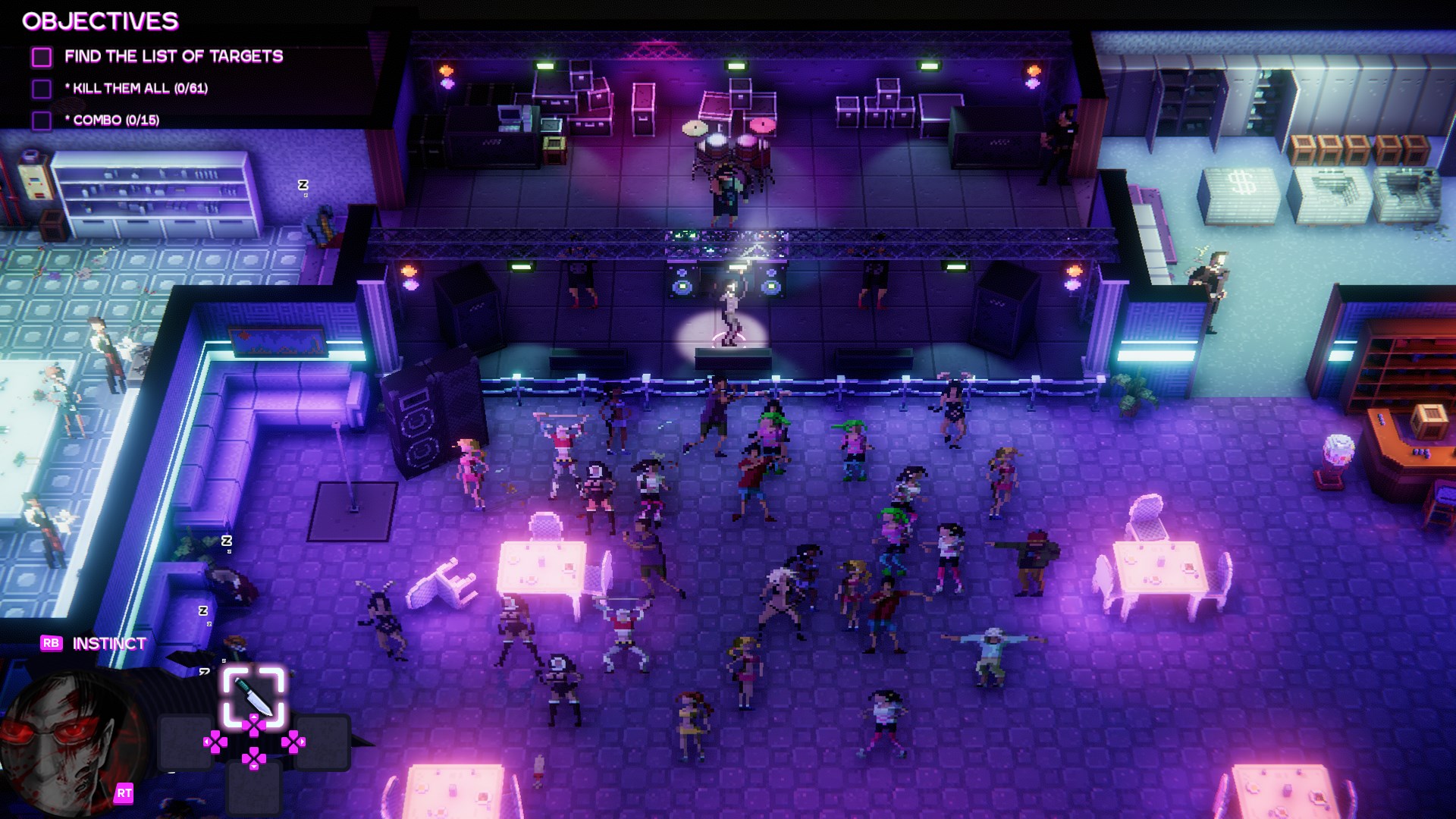Click the RT trigger icon near the portrait
The image size is (1456, 819).
[x=124, y=793]
